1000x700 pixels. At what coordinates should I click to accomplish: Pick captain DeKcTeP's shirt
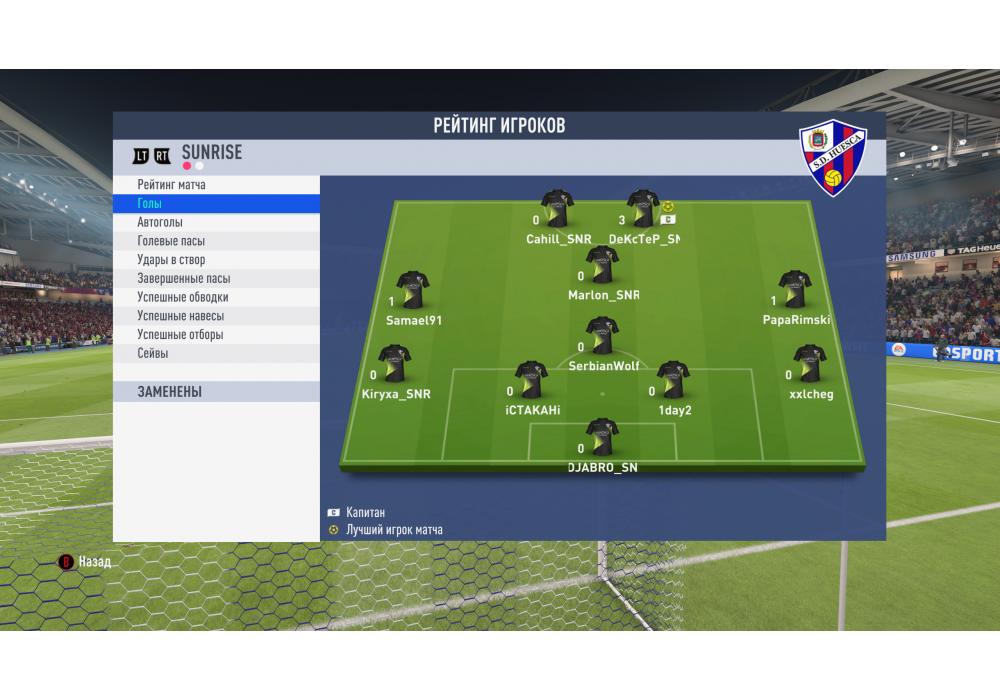pos(641,209)
